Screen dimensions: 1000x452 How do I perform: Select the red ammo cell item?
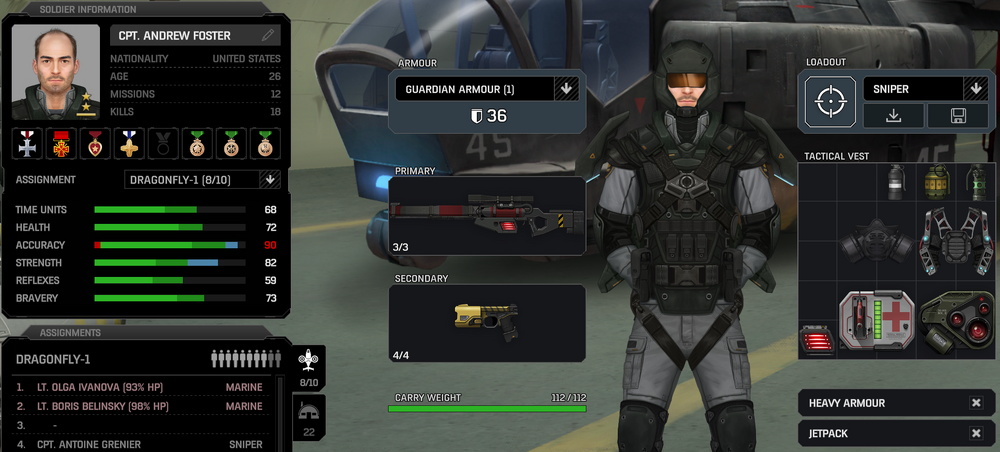coord(817,341)
